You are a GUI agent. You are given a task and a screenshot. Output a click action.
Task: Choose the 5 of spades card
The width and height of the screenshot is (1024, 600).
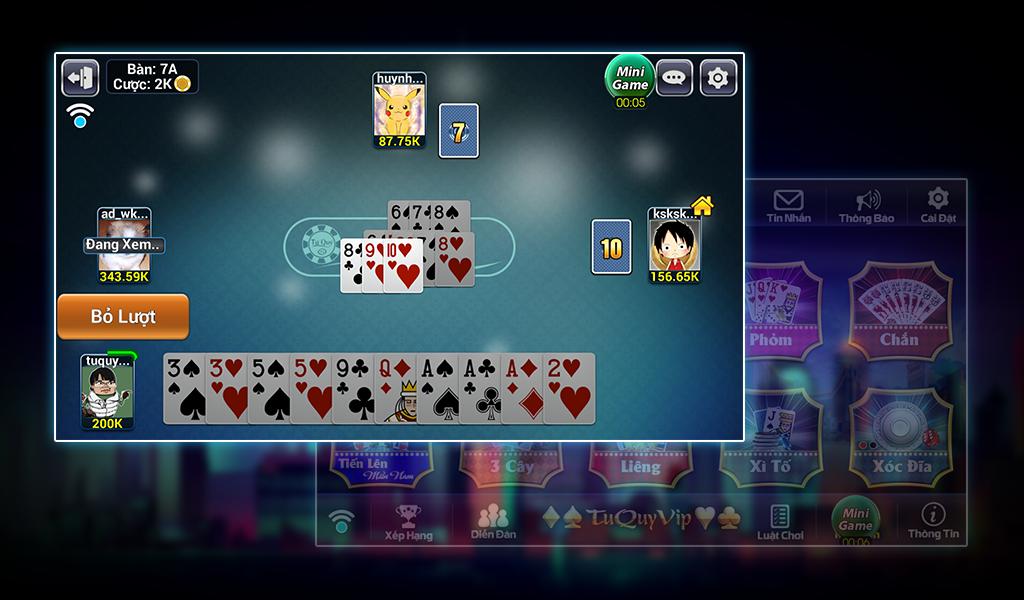(x=267, y=388)
